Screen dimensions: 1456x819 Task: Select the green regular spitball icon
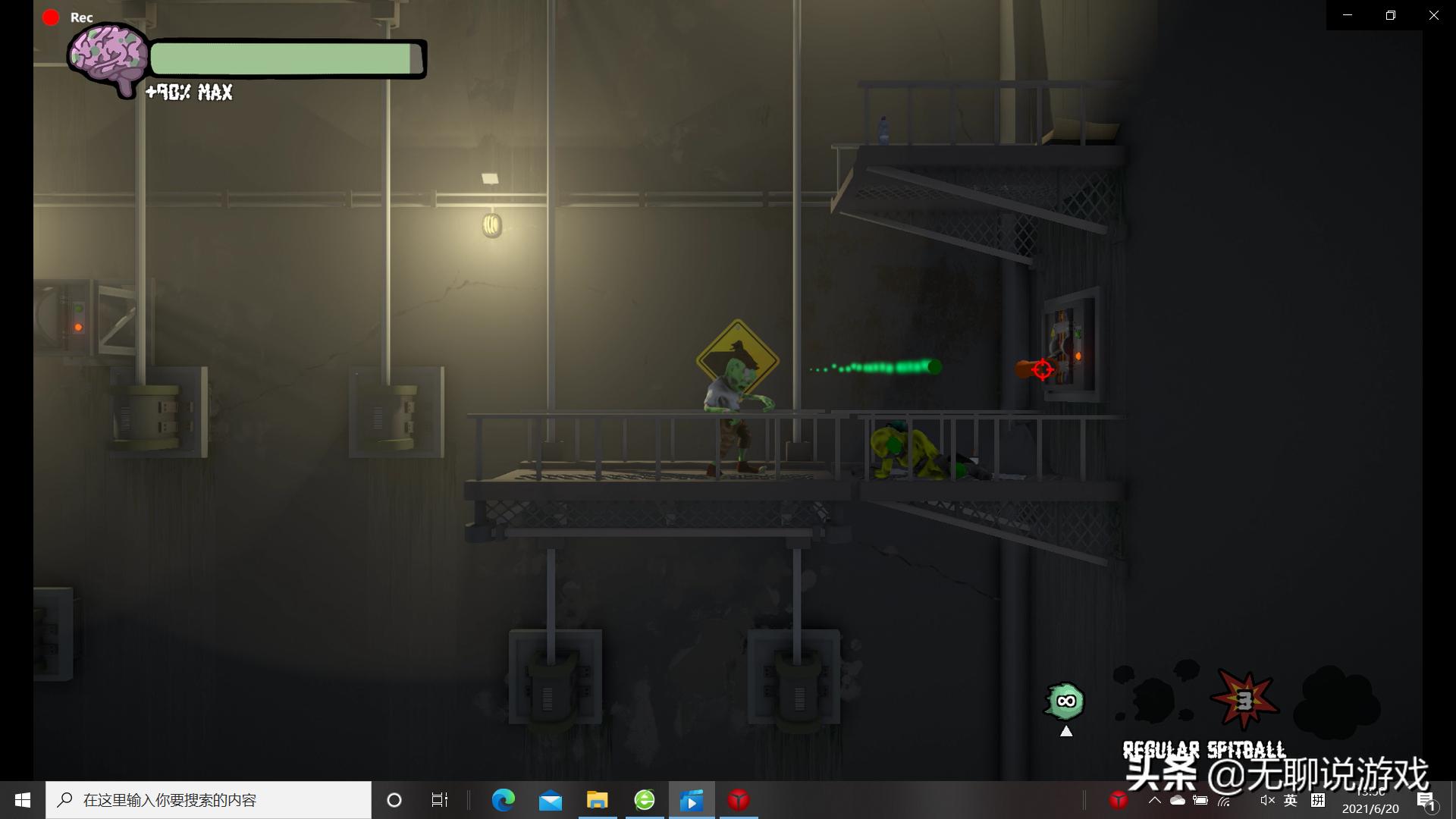click(x=1065, y=701)
